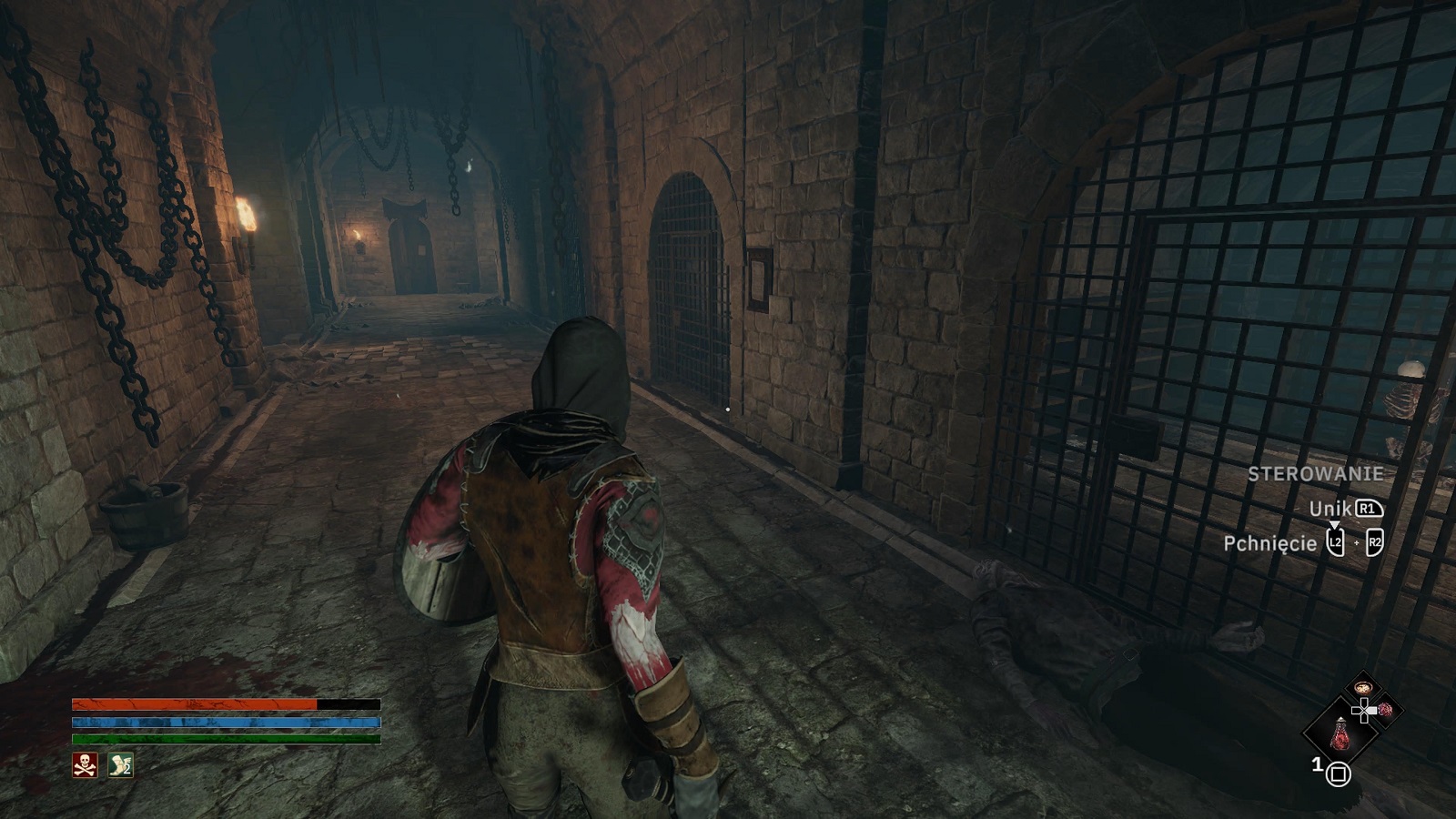Inspect the skull and crossbones status icon

85,765
